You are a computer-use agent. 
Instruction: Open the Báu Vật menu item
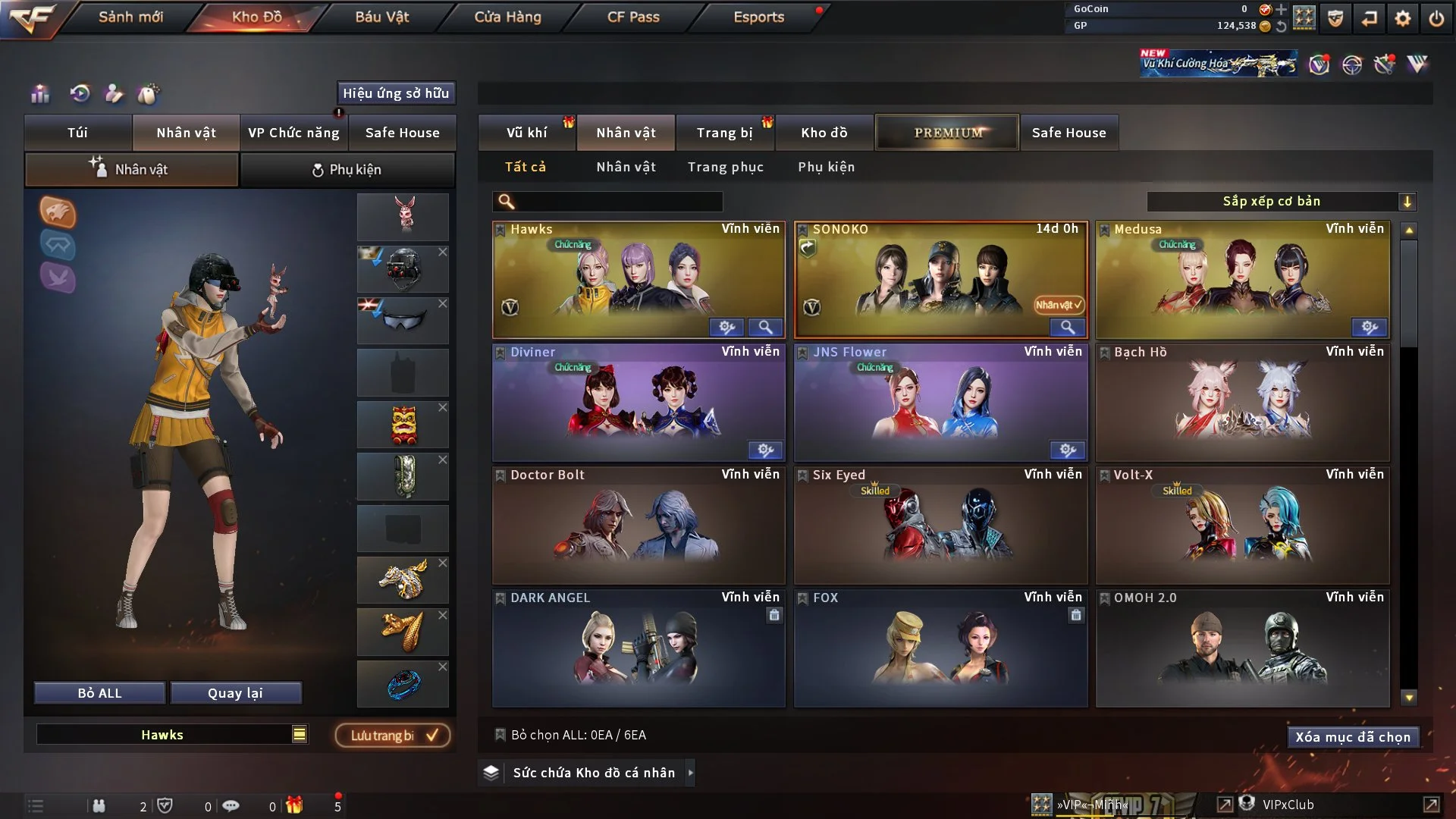[x=381, y=17]
